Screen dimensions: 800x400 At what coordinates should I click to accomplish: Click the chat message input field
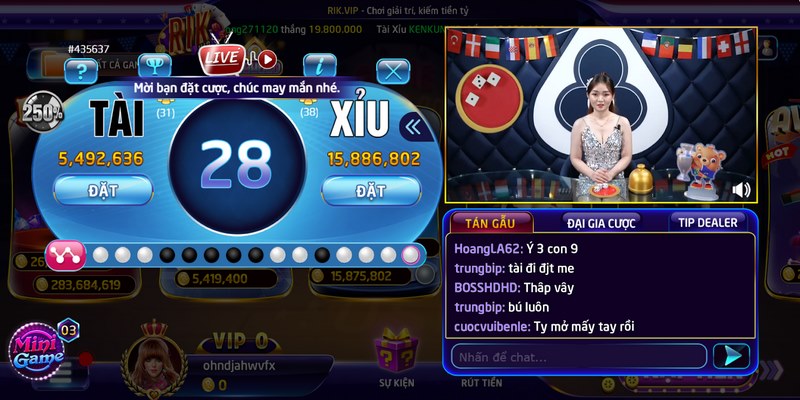coord(580,356)
